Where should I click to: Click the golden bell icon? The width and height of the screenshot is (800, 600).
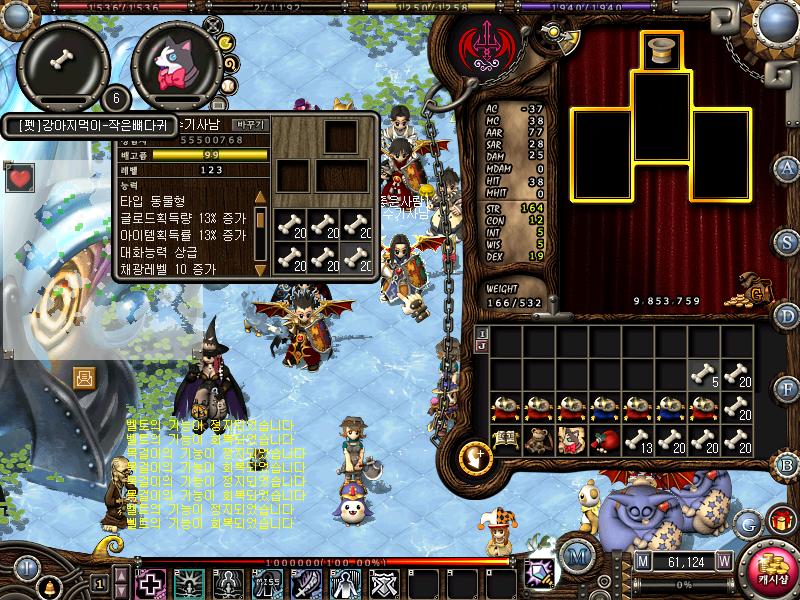(x=47, y=588)
